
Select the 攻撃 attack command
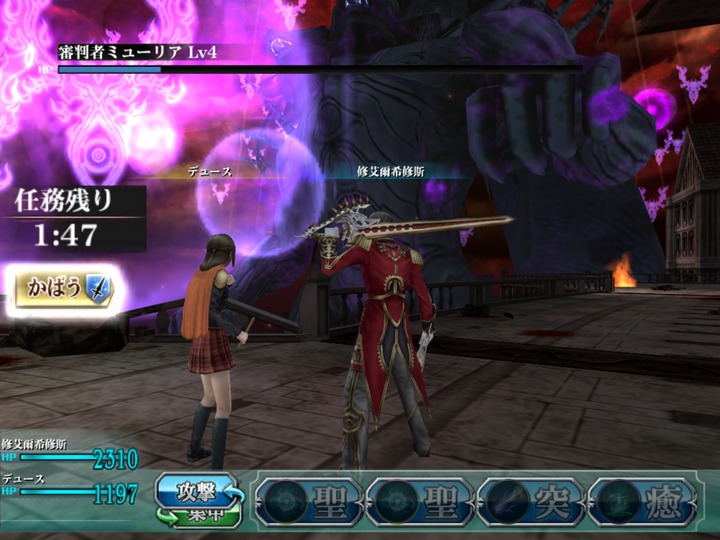pyautogui.click(x=196, y=492)
